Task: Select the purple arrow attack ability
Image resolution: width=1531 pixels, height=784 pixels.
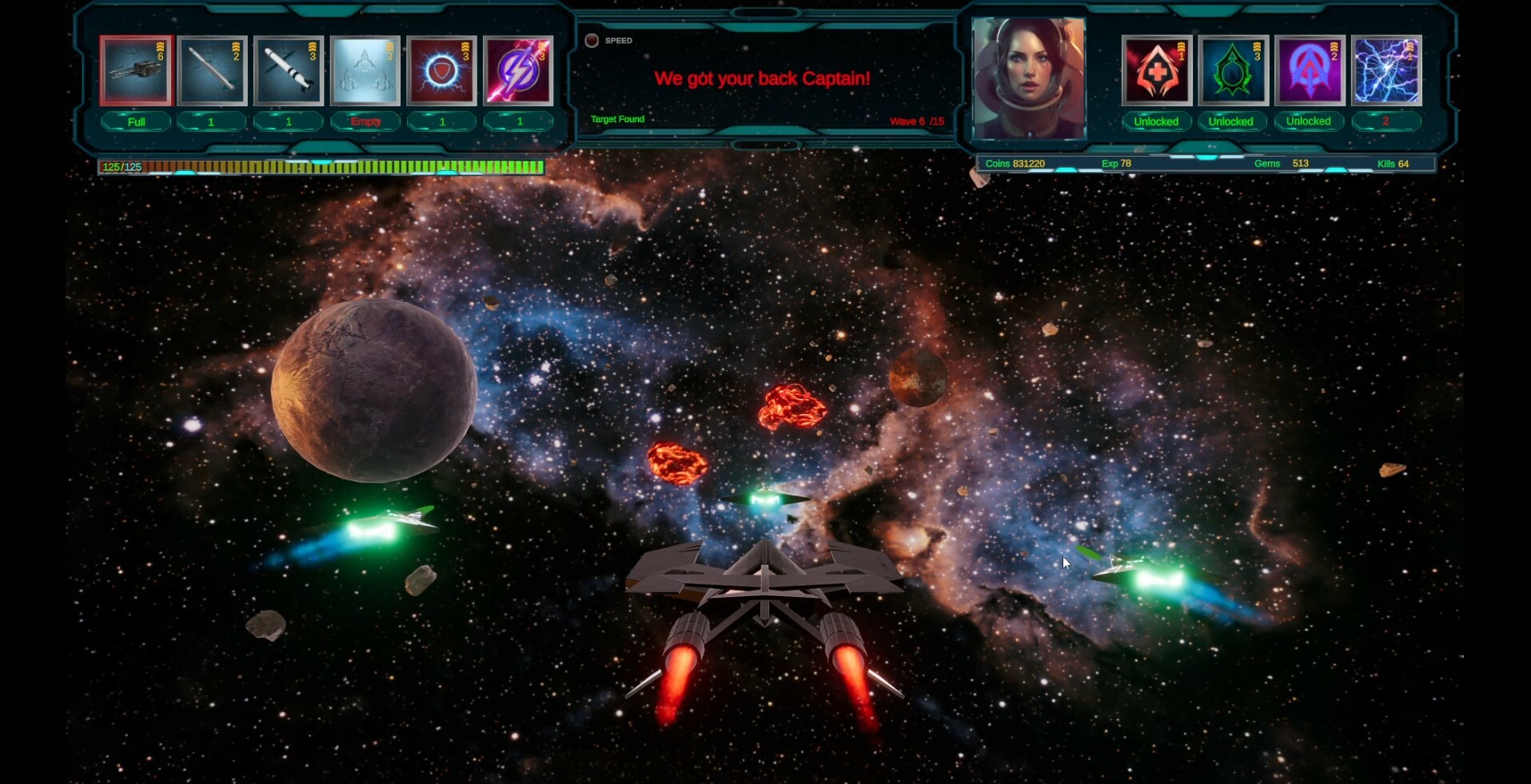Action: click(1309, 70)
